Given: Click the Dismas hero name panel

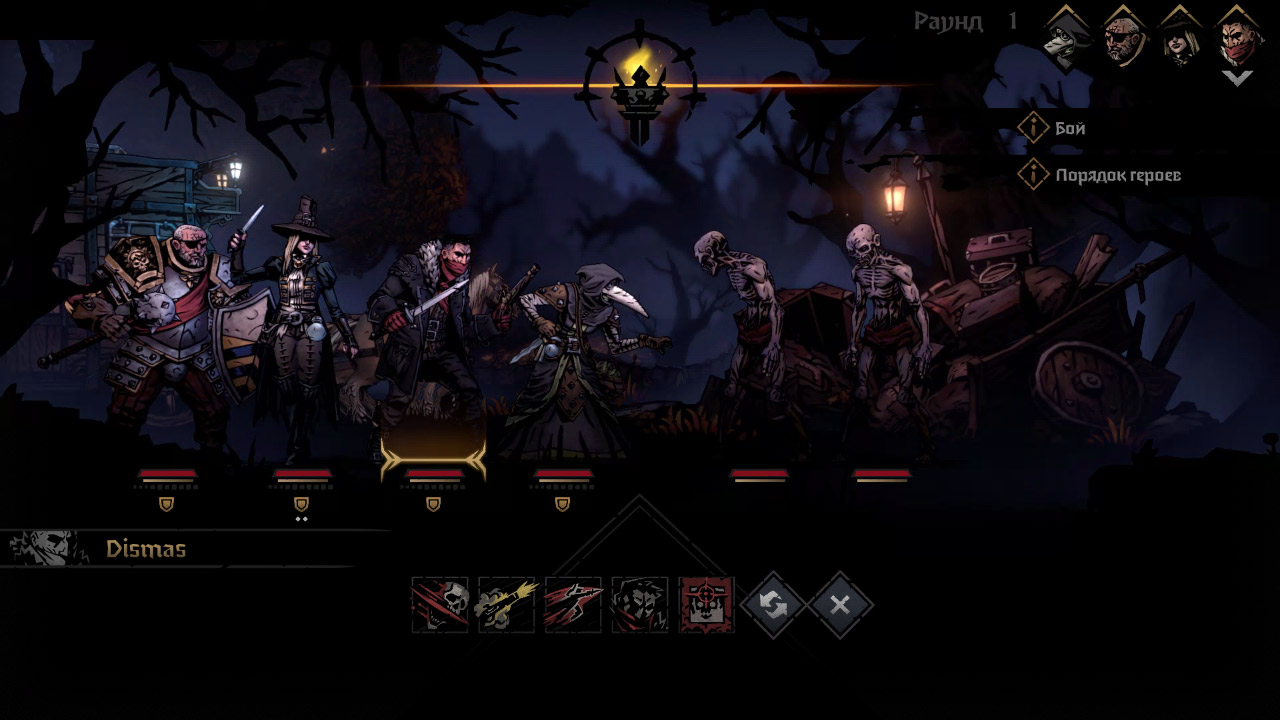Looking at the screenshot, I should [146, 549].
